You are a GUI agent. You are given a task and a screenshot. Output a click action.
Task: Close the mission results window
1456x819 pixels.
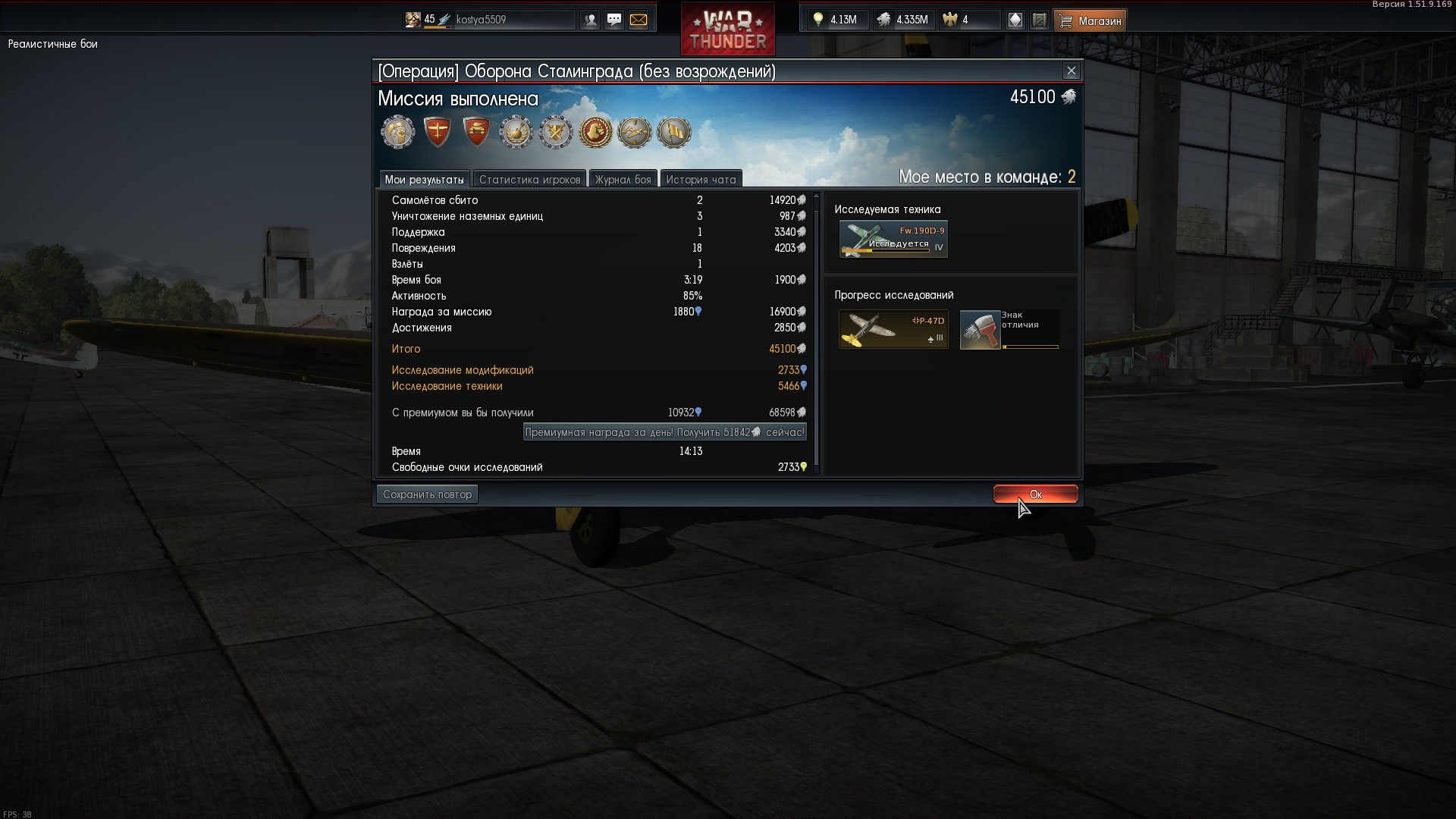[1071, 71]
